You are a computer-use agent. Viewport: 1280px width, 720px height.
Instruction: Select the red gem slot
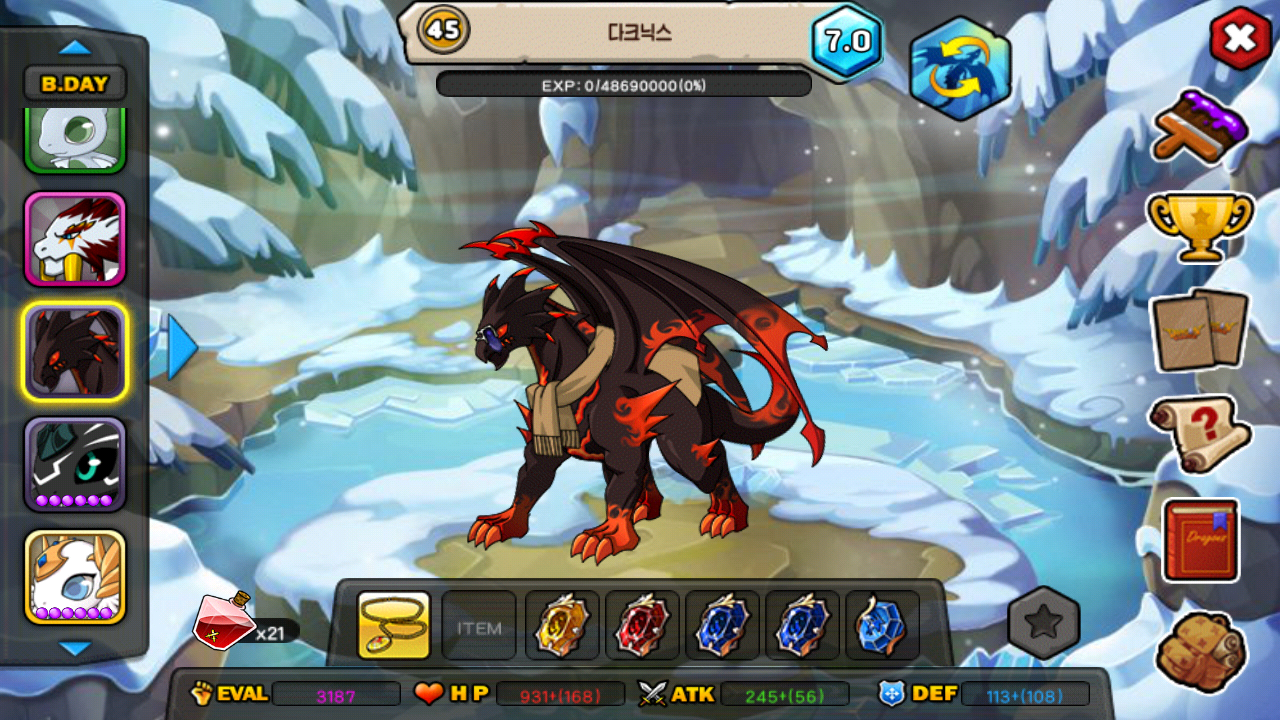point(642,626)
